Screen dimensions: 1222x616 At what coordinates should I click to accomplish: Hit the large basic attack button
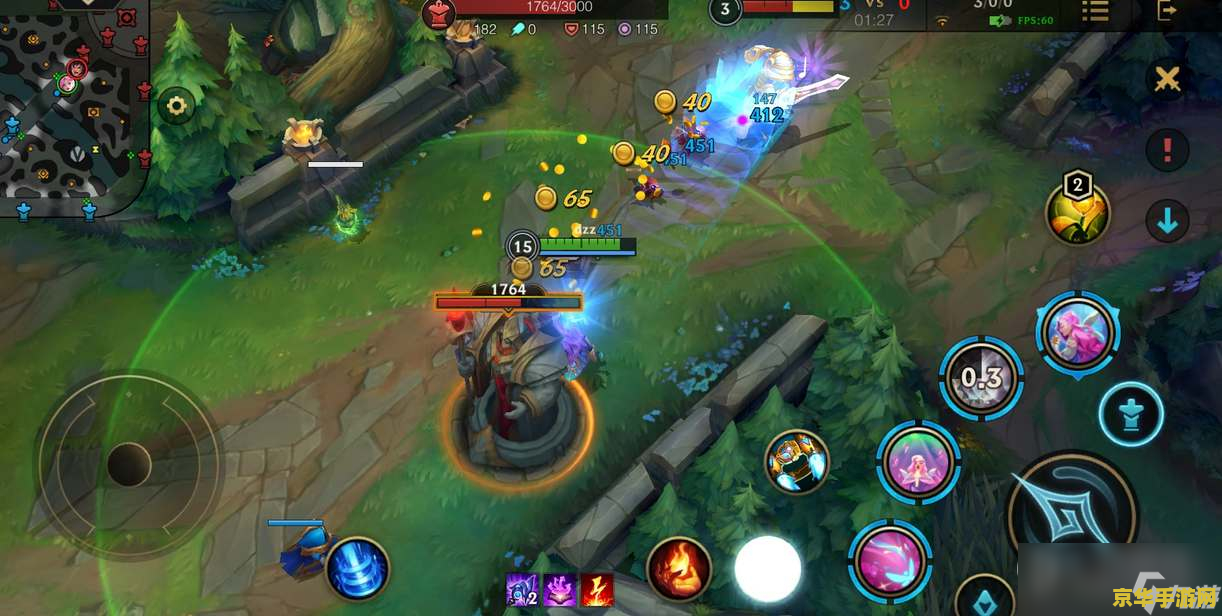tap(1071, 517)
